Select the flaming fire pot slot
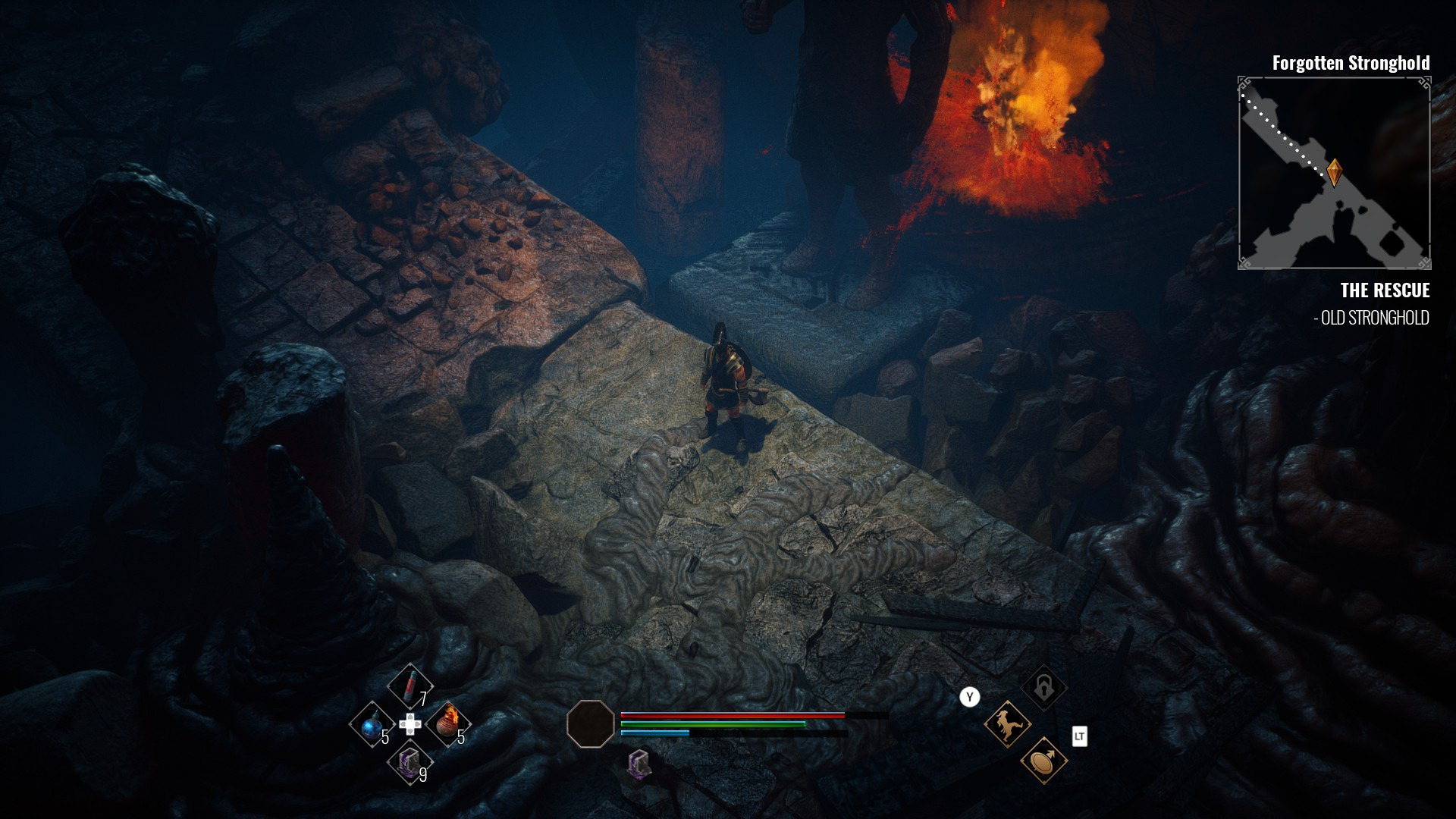Image resolution: width=1456 pixels, height=819 pixels. pyautogui.click(x=447, y=723)
